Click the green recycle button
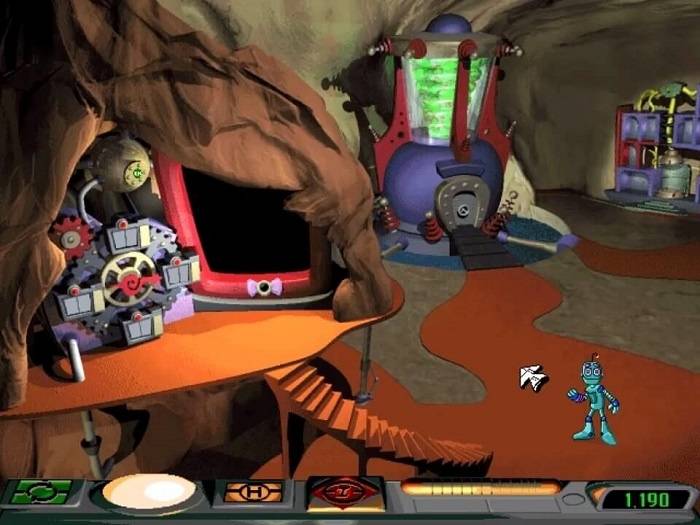The image size is (700, 525). tap(42, 492)
